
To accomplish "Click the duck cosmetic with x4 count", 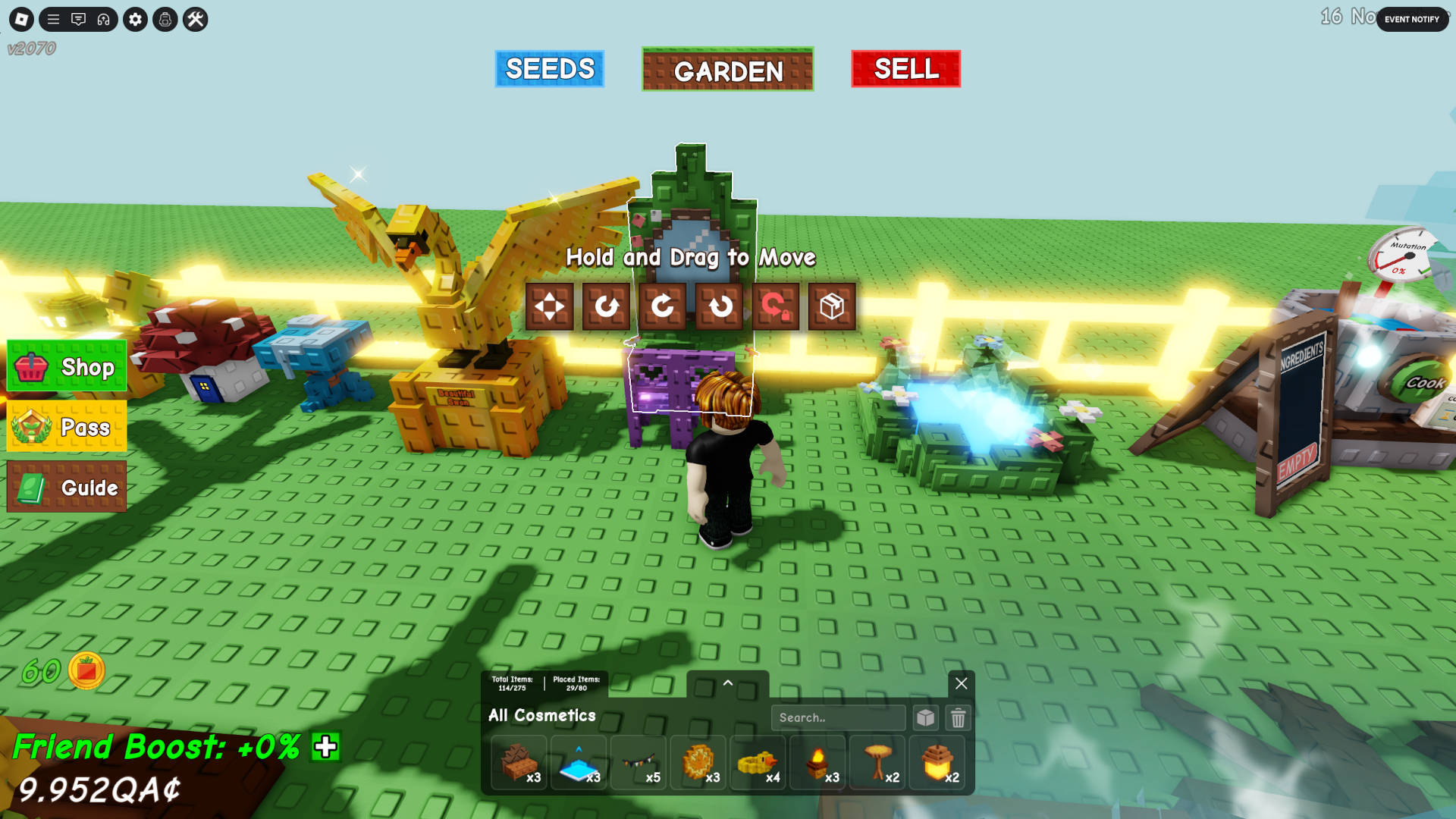I will [758, 762].
